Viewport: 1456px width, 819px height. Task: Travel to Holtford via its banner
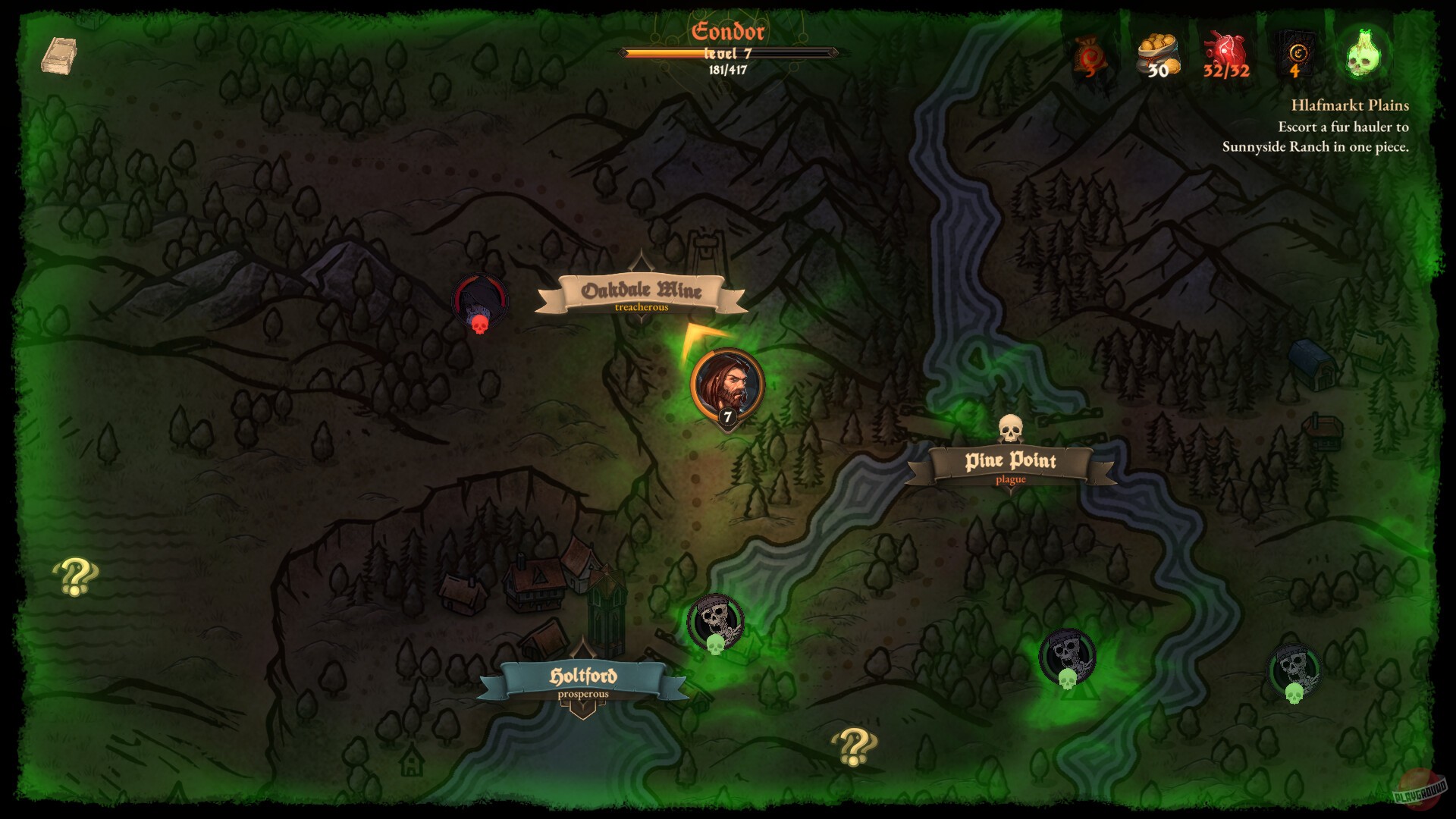click(x=585, y=676)
